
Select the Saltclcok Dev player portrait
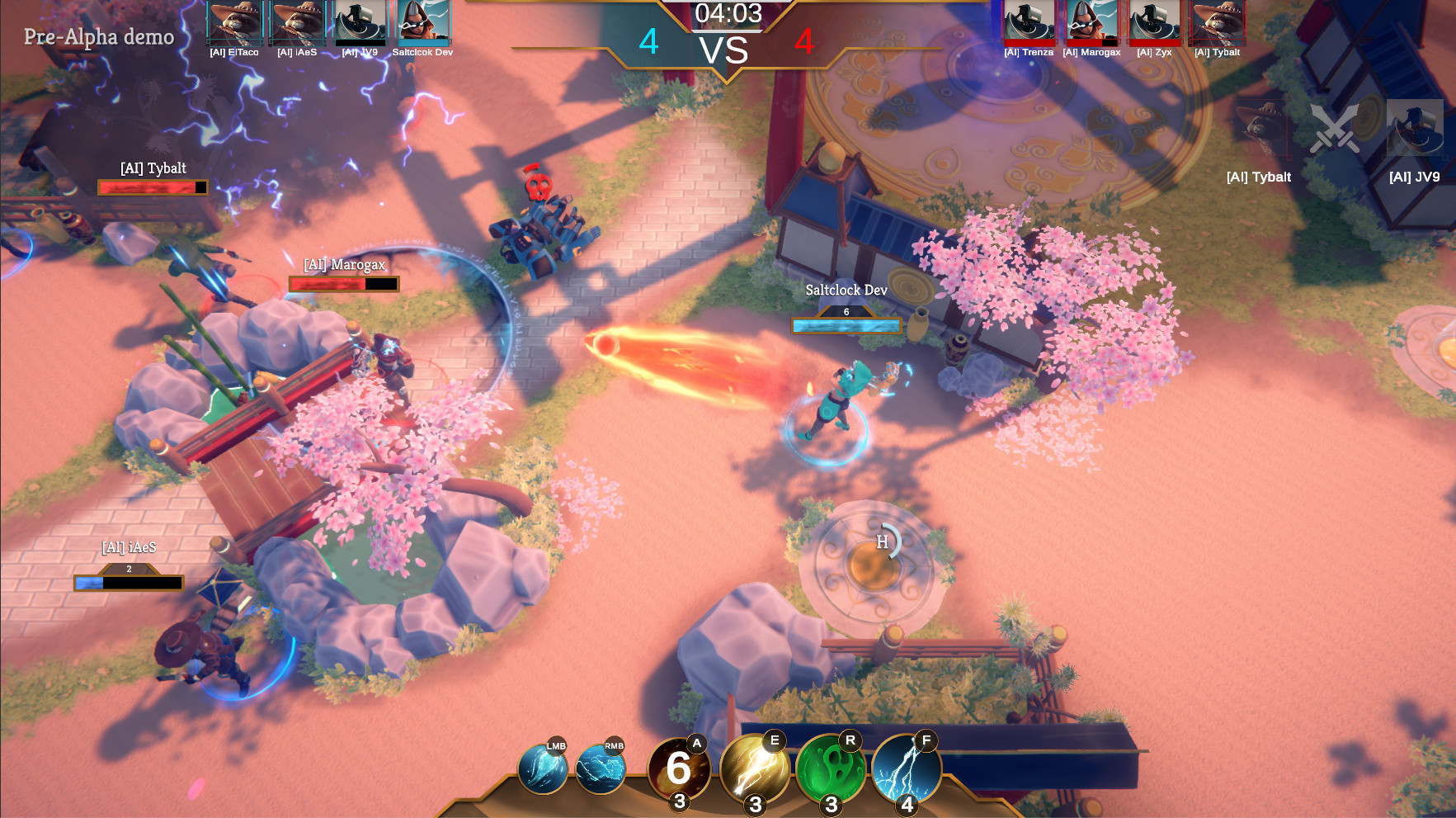(x=422, y=22)
